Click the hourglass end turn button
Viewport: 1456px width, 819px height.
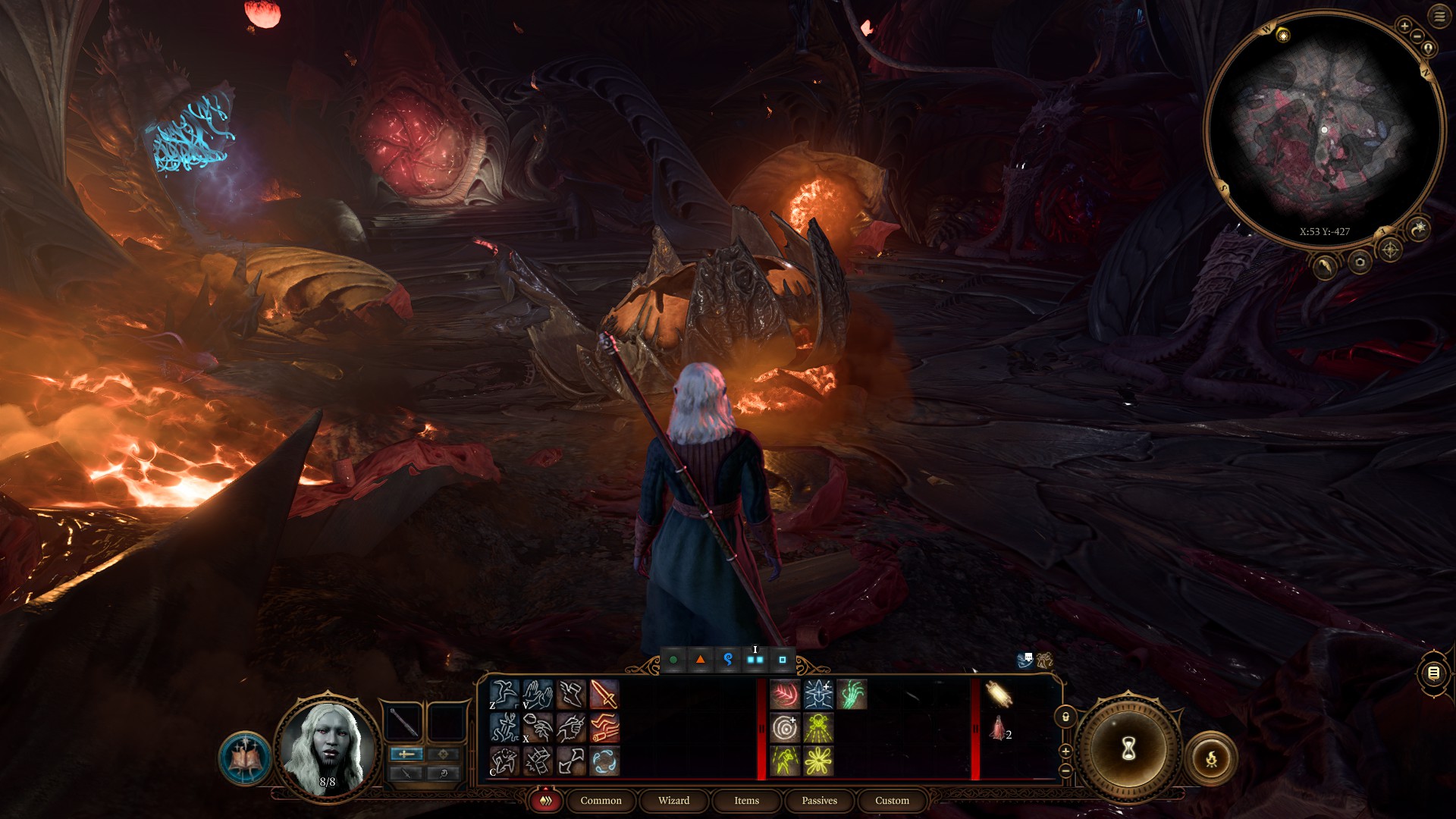1128,748
